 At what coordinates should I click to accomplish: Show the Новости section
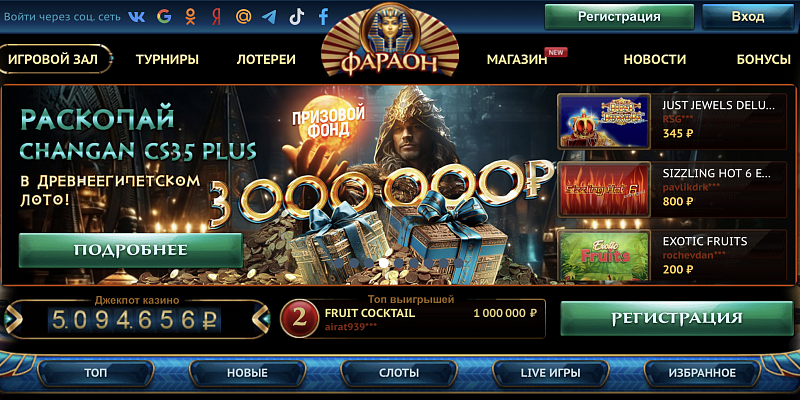point(654,59)
